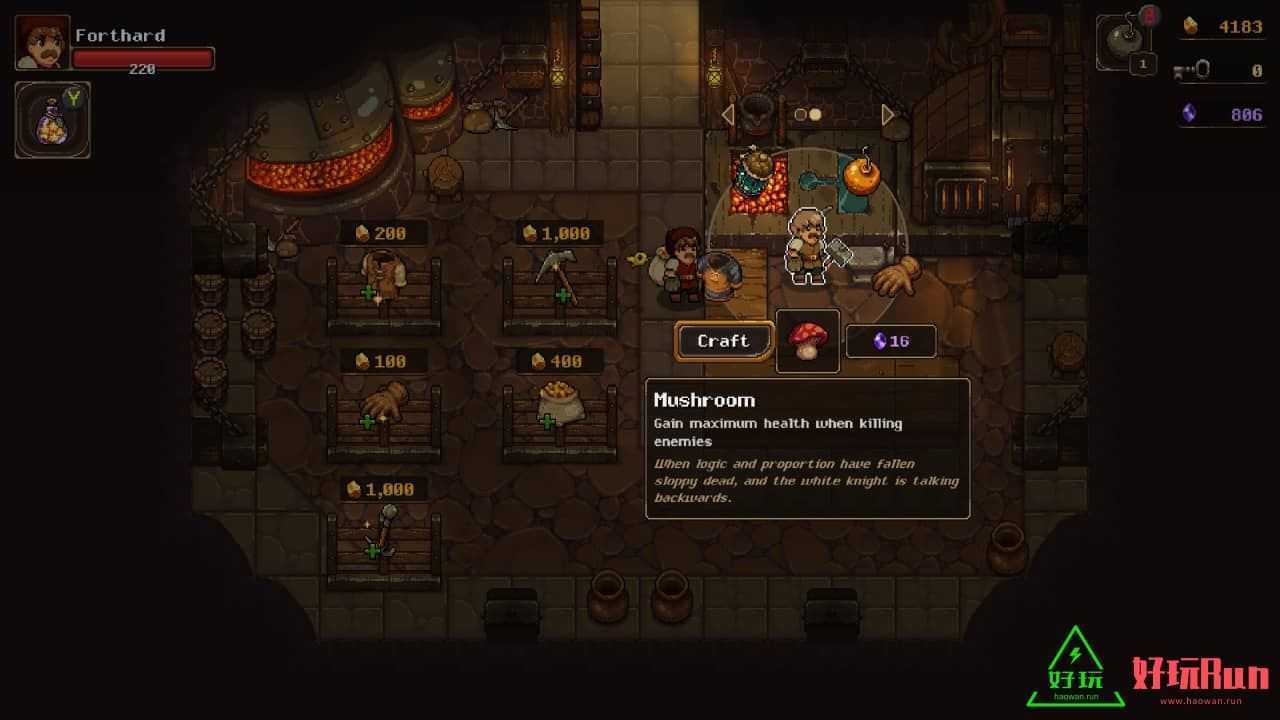Advance with the right page arrow
Screen dimensions: 1280x720
point(887,115)
